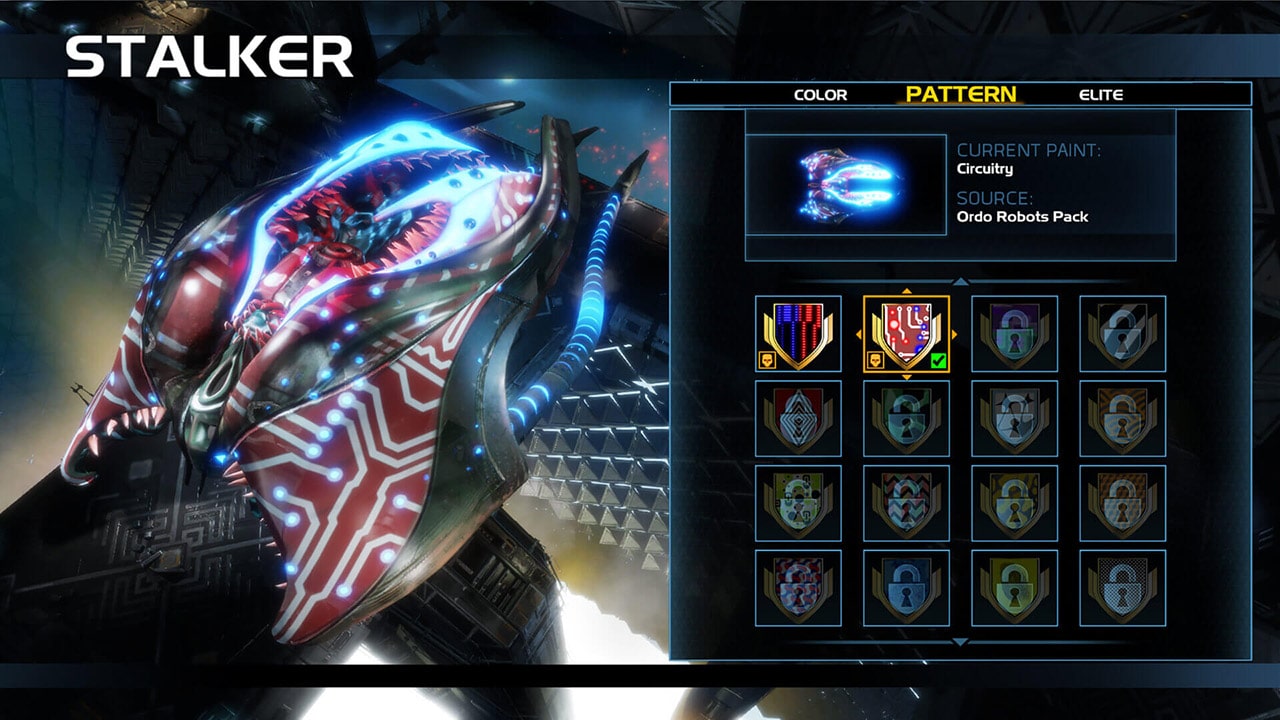Image resolution: width=1280 pixels, height=720 pixels.
Task: Select the locked cracked grey pattern
Action: click(x=1014, y=418)
